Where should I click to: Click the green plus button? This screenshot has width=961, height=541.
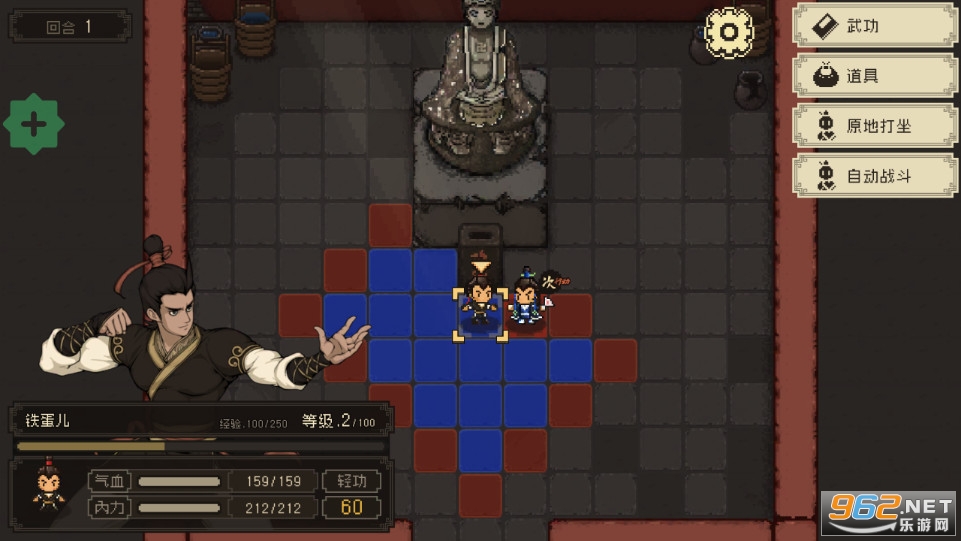click(x=34, y=125)
